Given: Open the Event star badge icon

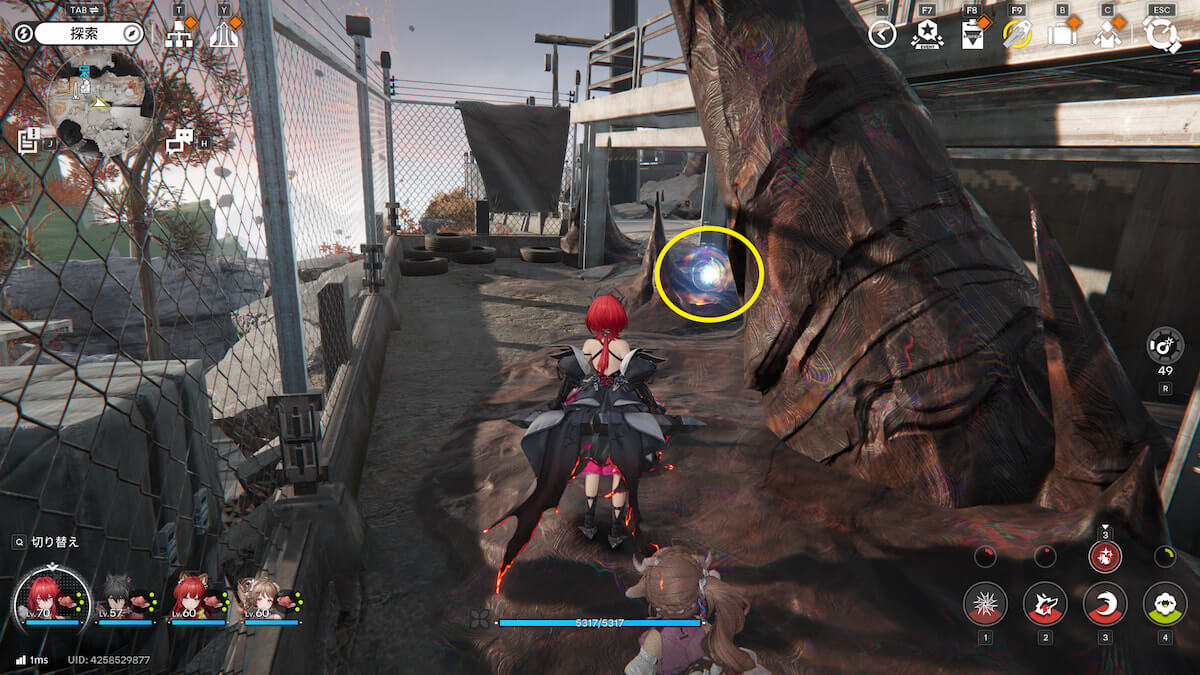Looking at the screenshot, I should click(x=927, y=35).
